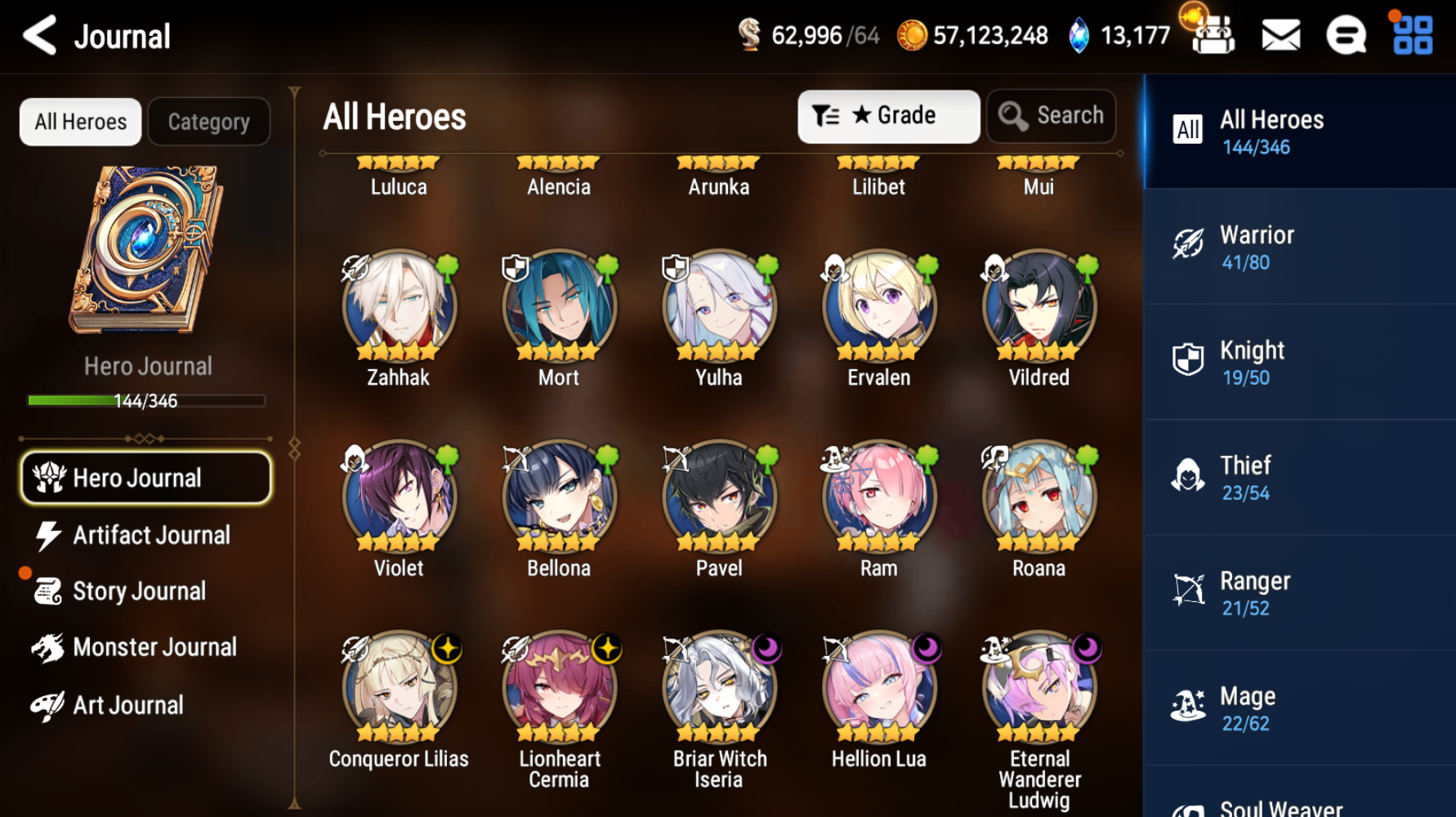Open the mailbox envelope icon

1280,36
